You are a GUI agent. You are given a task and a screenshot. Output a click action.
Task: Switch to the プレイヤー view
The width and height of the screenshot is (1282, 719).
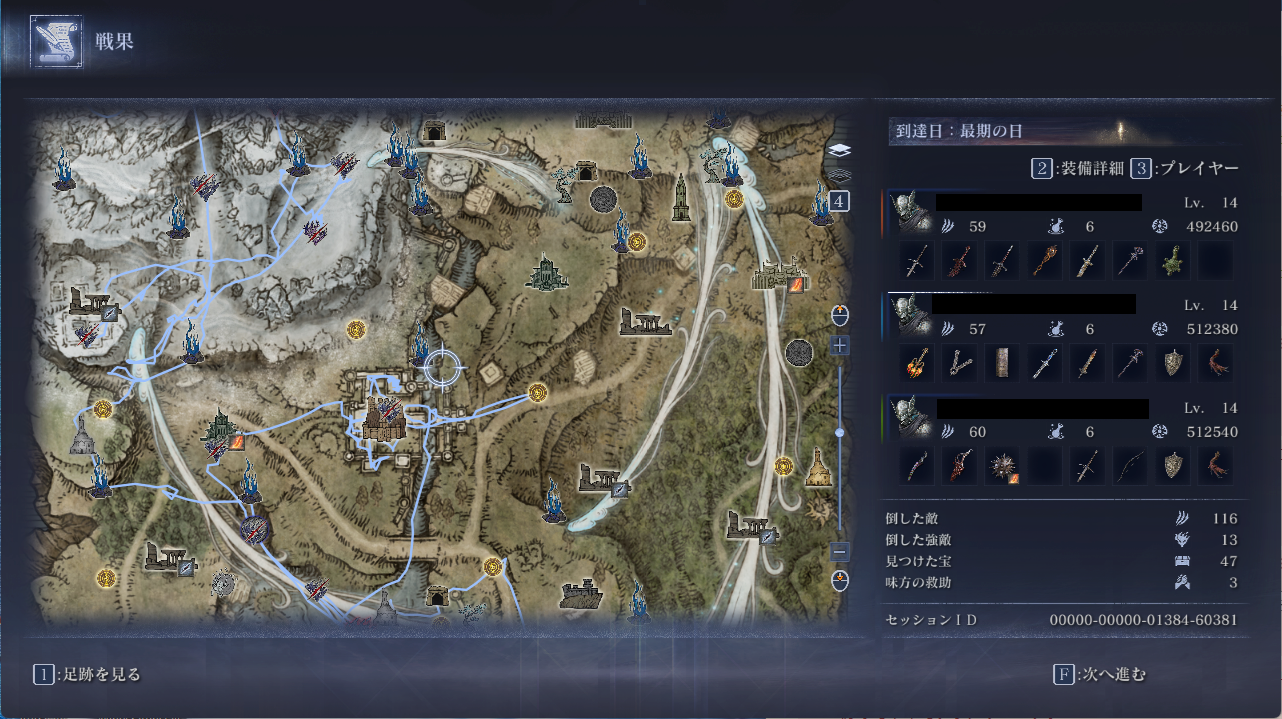1187,168
